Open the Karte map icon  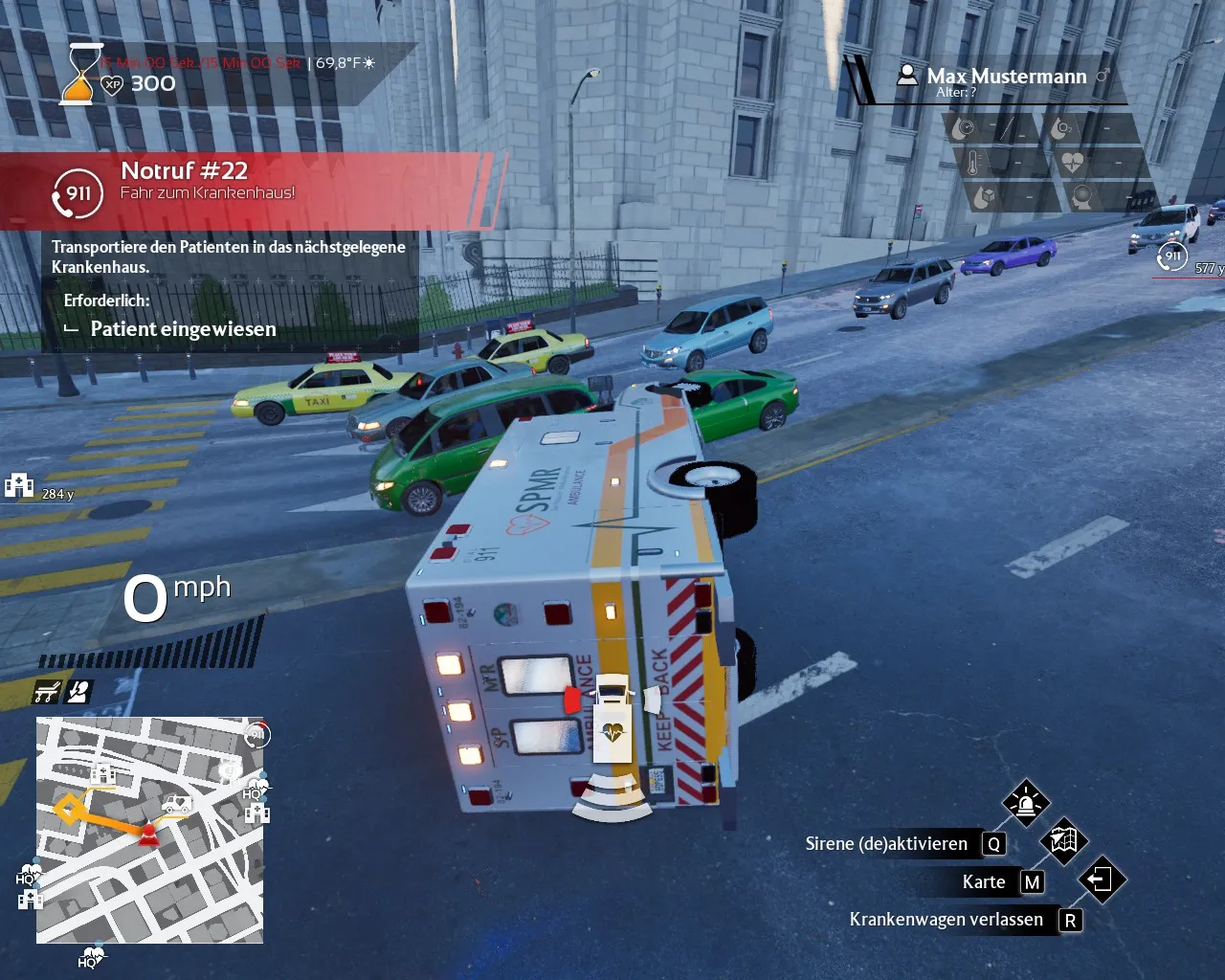coord(1063,841)
